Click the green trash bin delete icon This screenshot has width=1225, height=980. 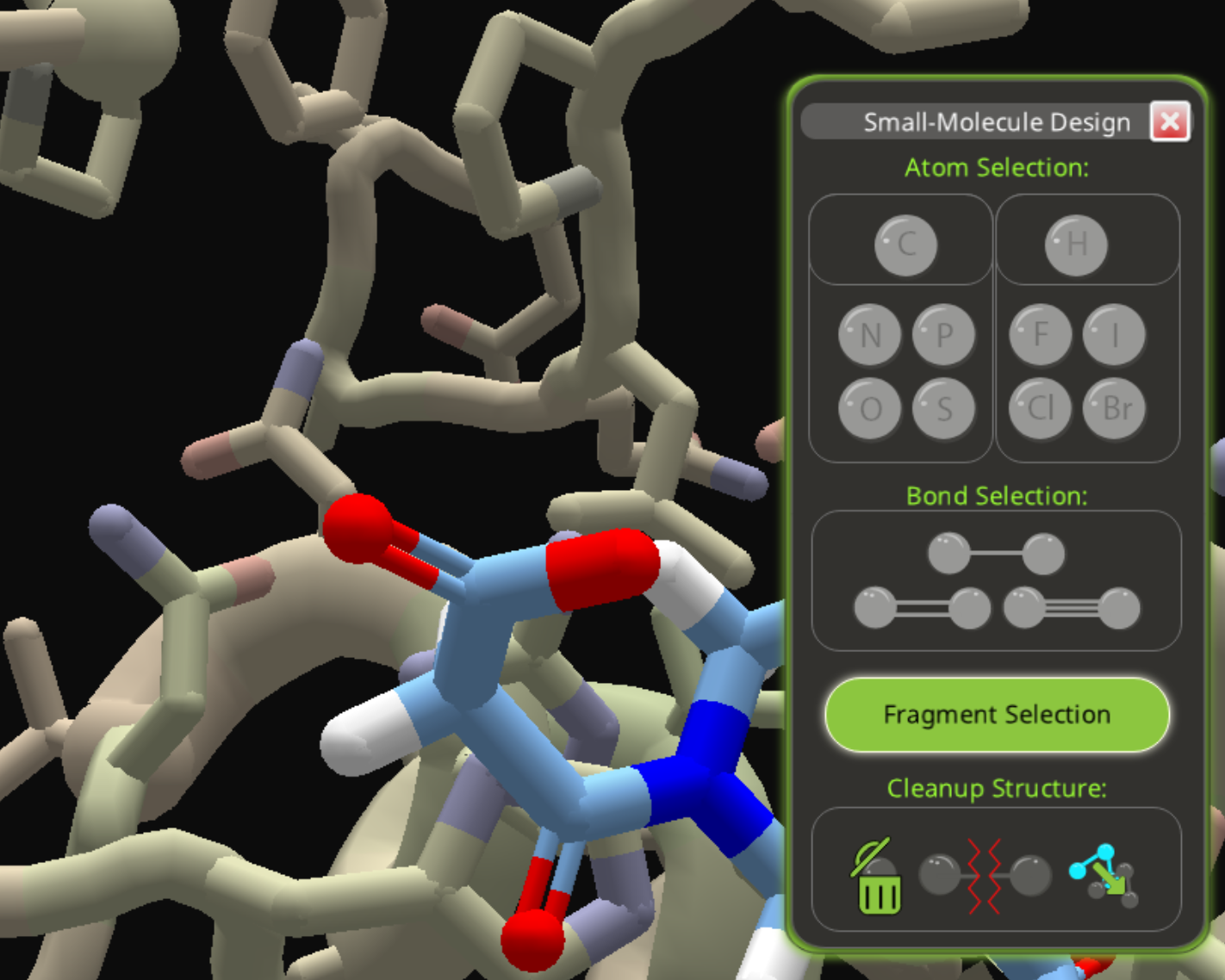tap(878, 877)
